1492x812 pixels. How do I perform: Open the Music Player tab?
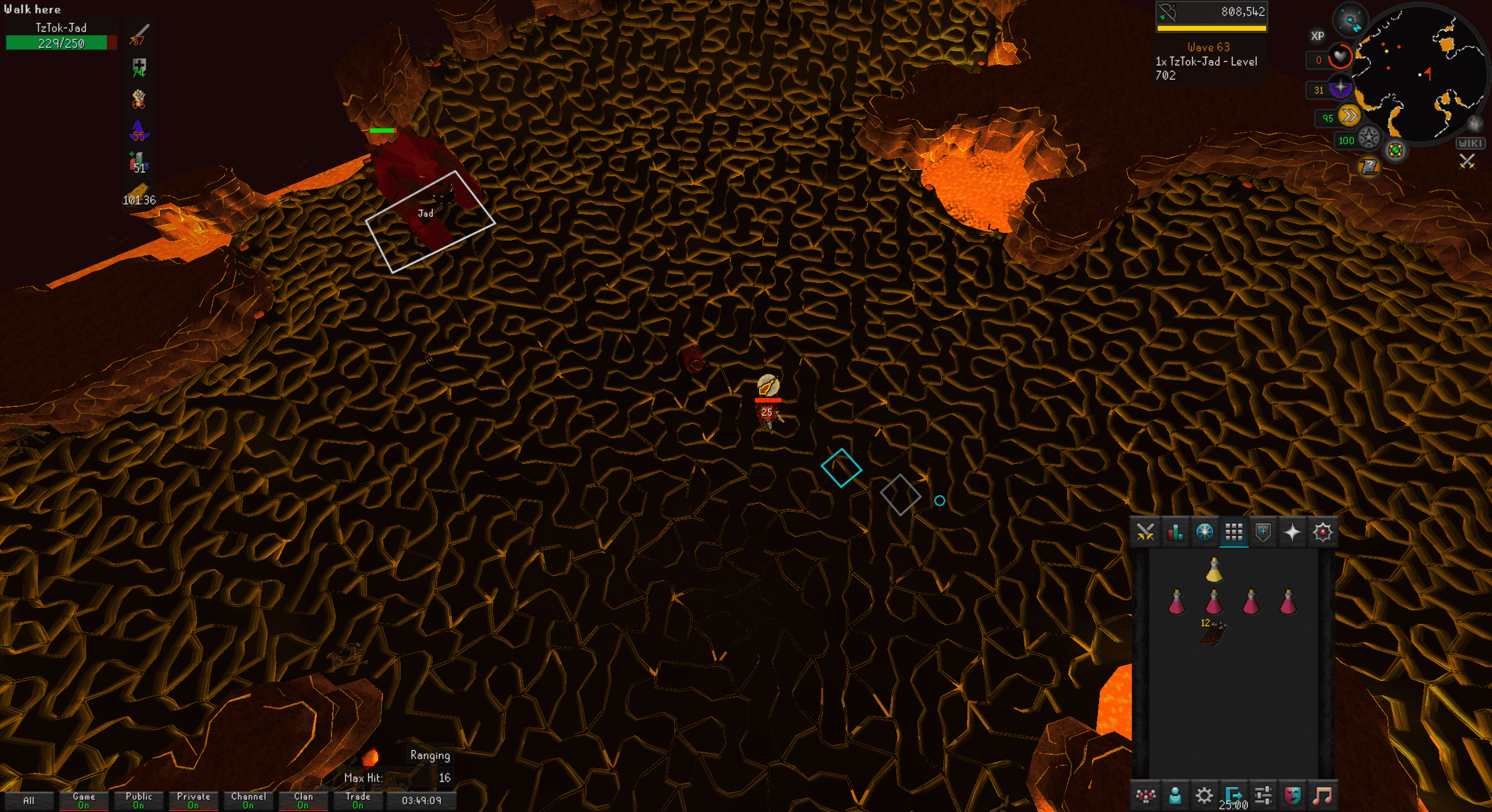pyautogui.click(x=1322, y=796)
